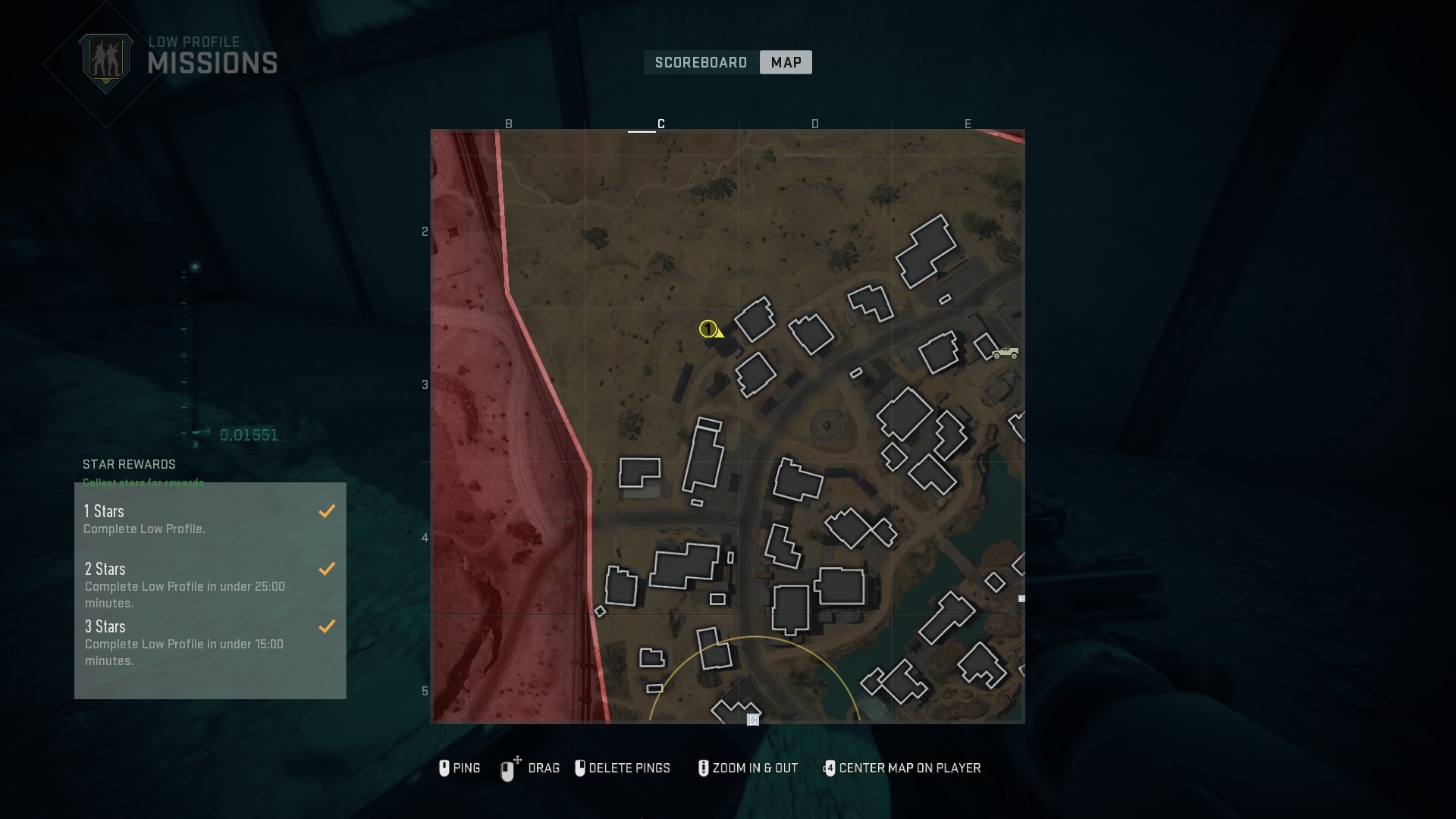Click the yellow triangle beside the objective marker
This screenshot has width=1456, height=819.
pos(720,334)
